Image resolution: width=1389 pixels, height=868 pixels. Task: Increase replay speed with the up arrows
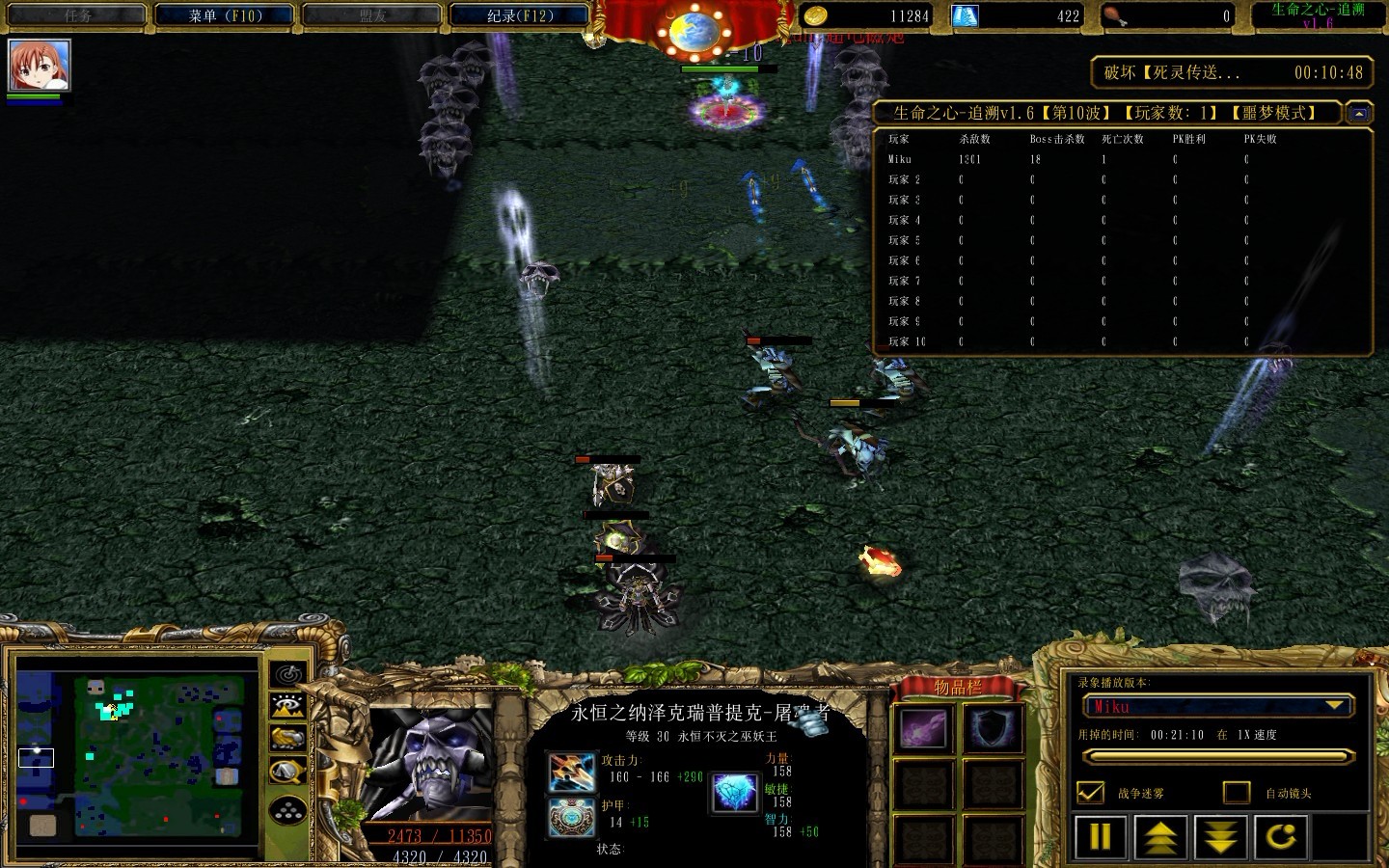[x=1160, y=837]
